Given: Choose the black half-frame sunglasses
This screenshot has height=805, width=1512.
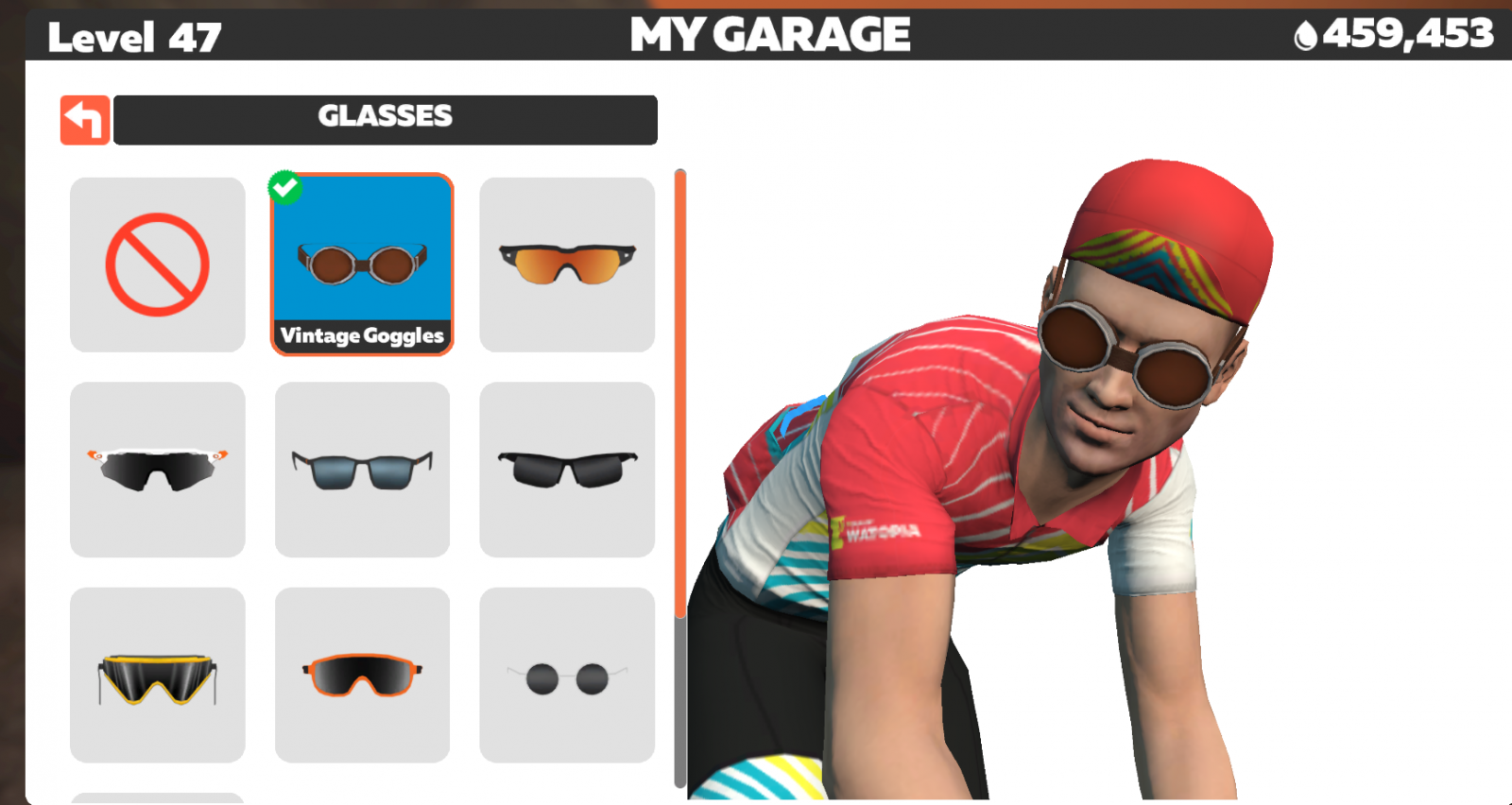Looking at the screenshot, I should [567, 470].
